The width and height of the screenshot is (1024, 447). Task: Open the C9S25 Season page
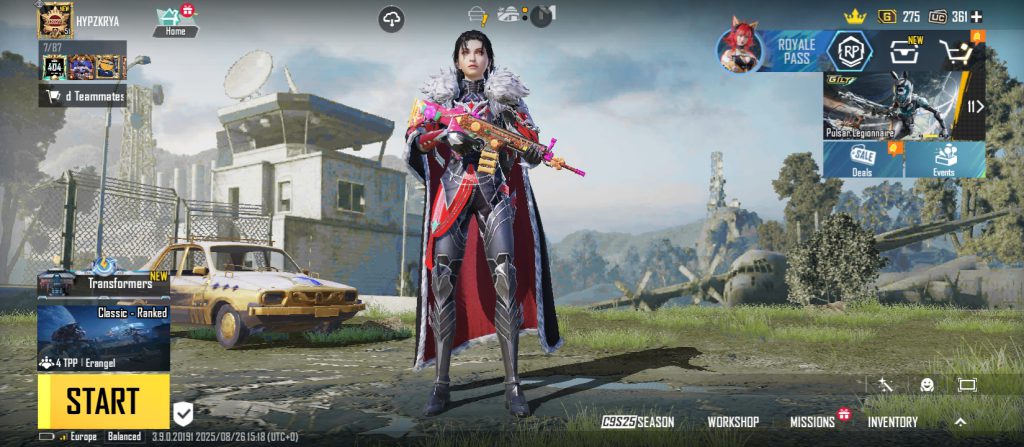[638, 422]
